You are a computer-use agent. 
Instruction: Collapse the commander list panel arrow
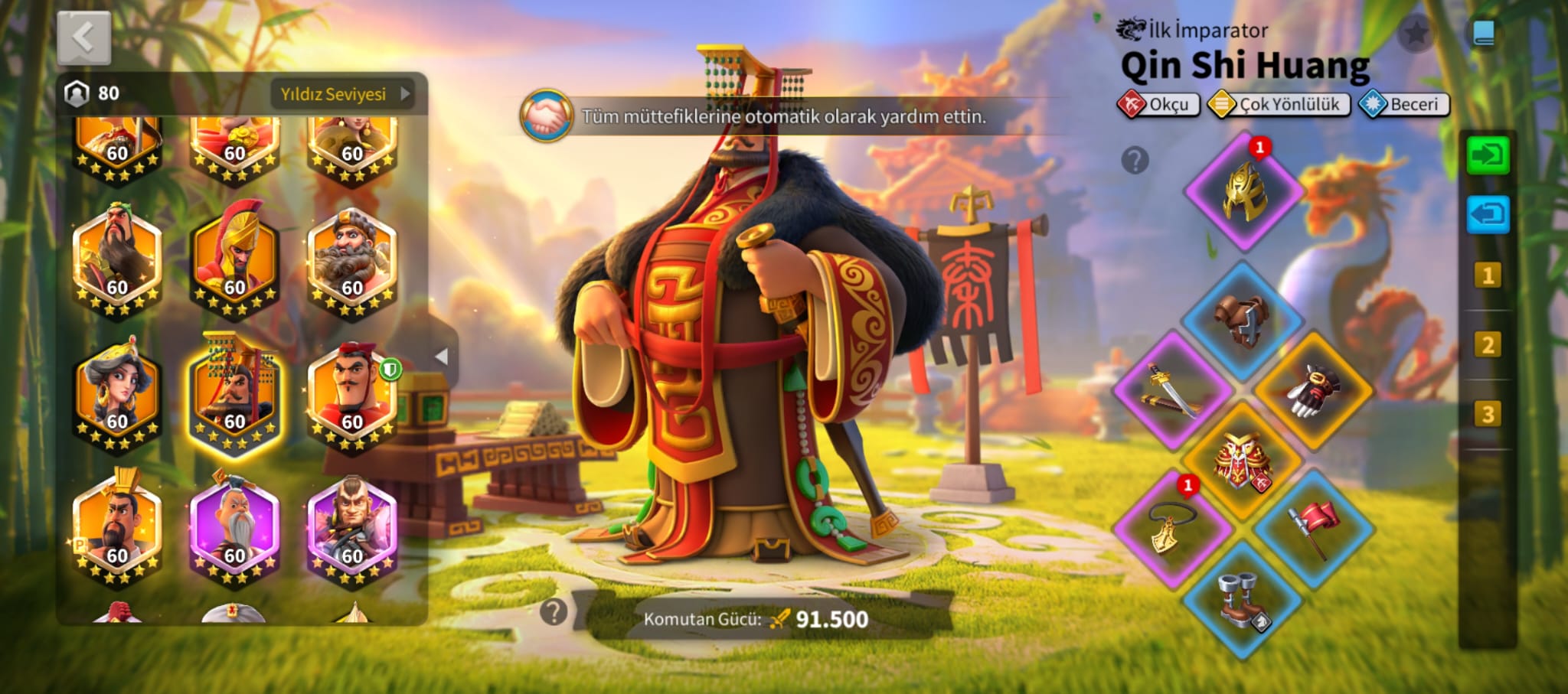(x=441, y=357)
